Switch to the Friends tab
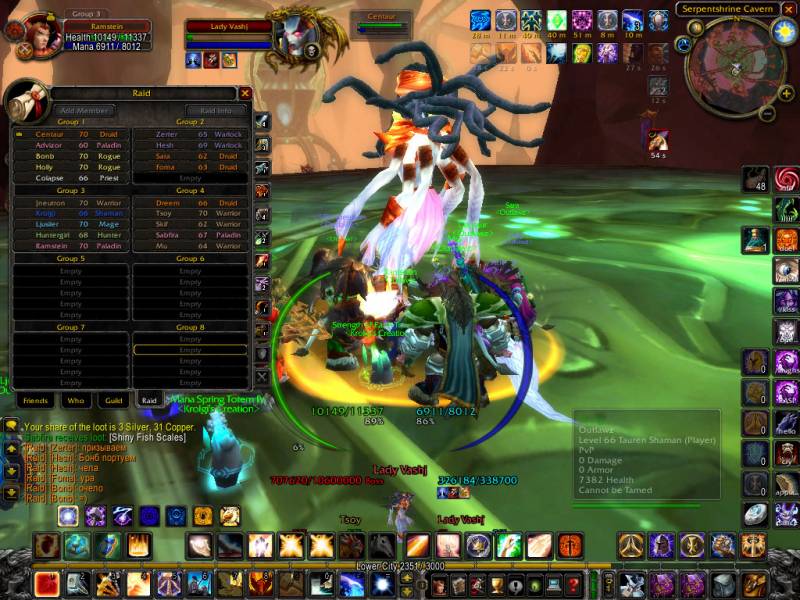The image size is (800, 600). 34,399
